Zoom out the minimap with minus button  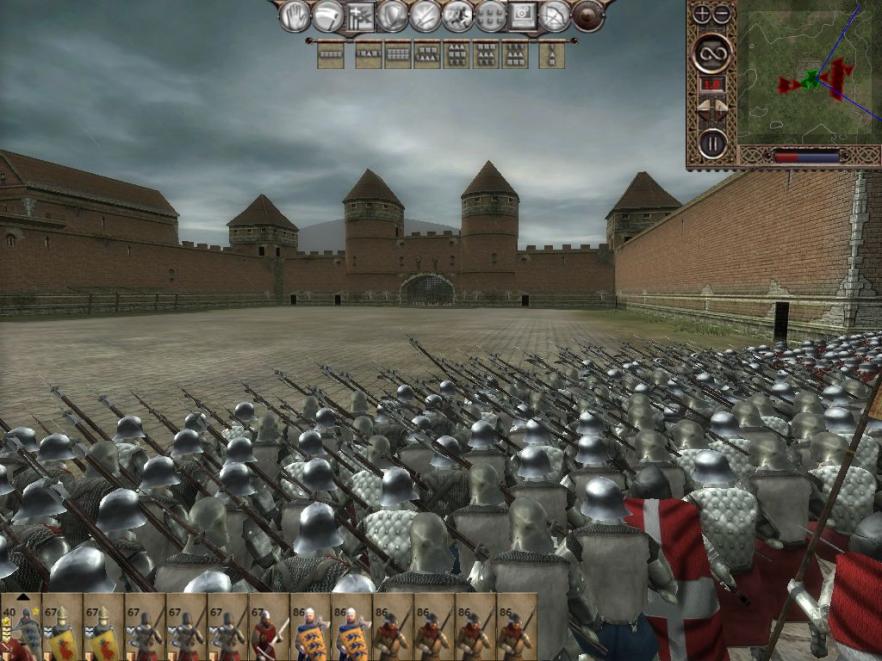722,14
